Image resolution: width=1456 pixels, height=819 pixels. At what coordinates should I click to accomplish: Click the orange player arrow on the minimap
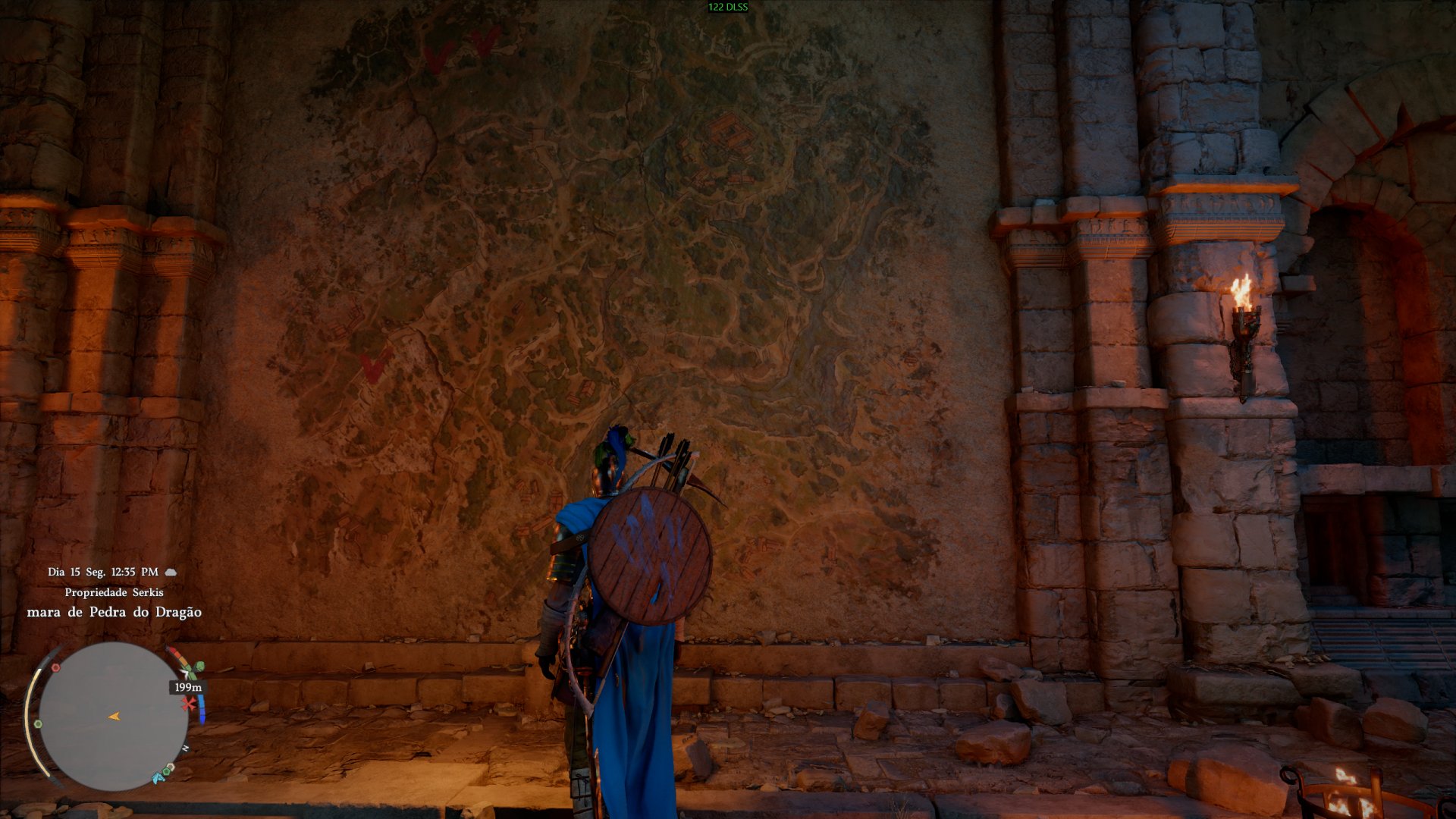pos(114,716)
